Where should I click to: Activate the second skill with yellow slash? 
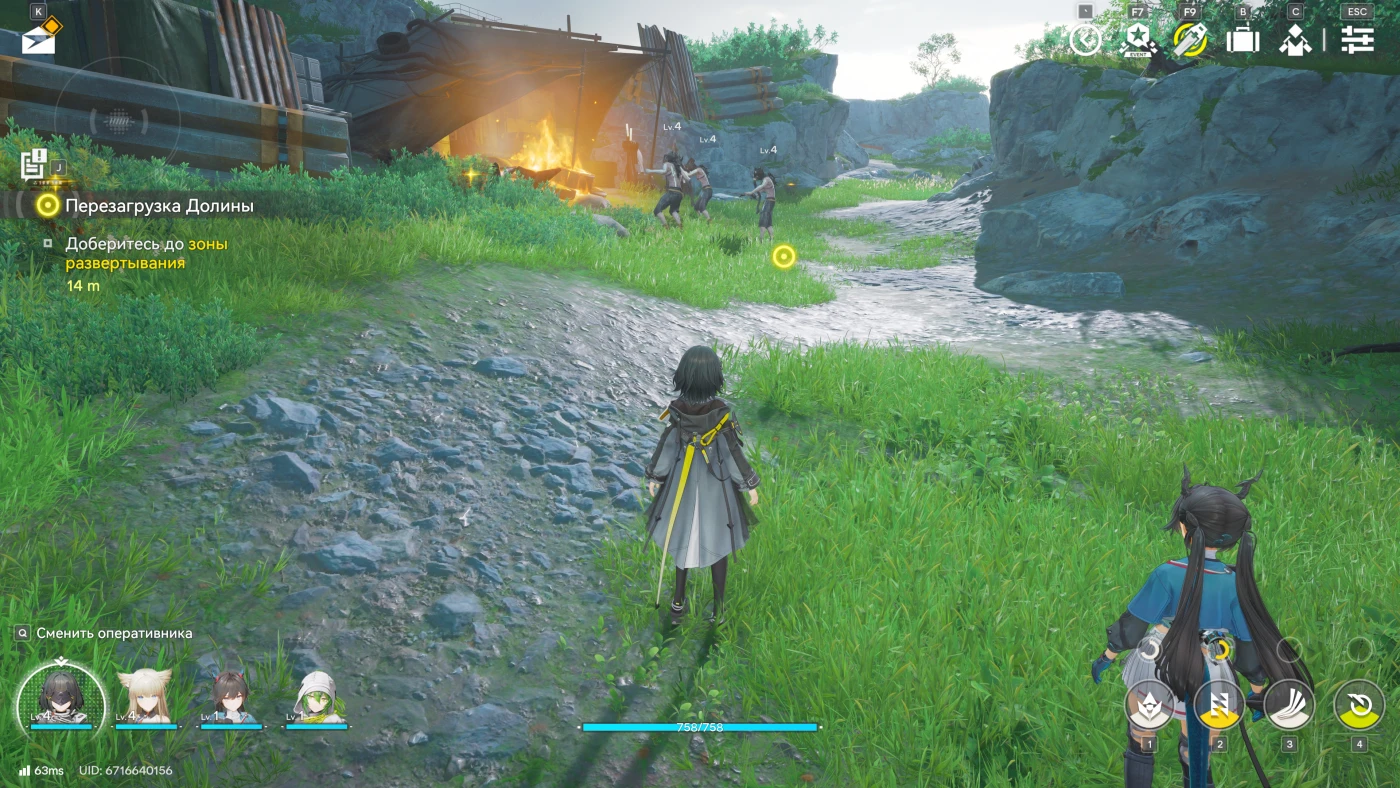(x=1219, y=704)
